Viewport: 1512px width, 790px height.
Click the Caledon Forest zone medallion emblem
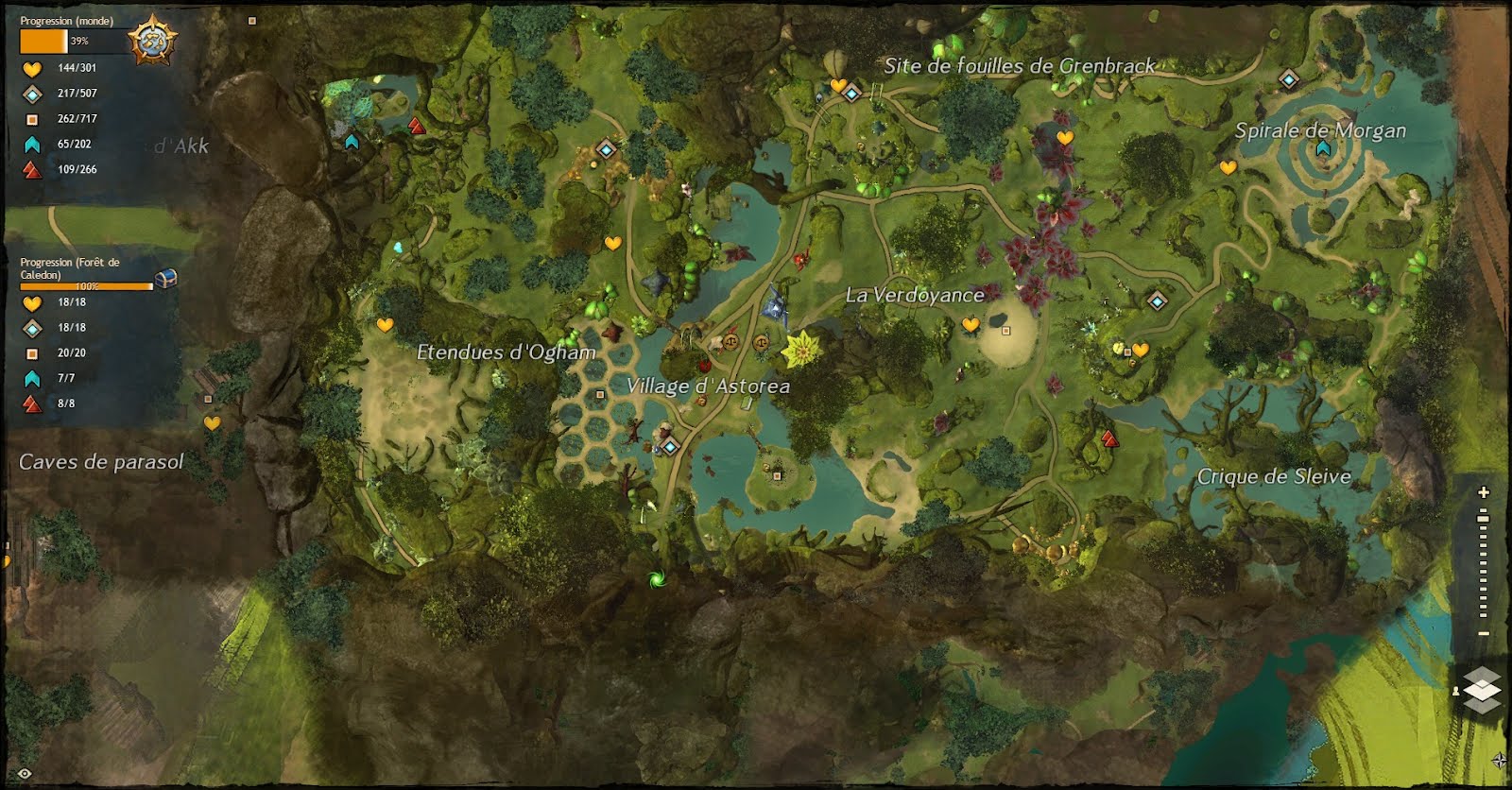point(153,38)
